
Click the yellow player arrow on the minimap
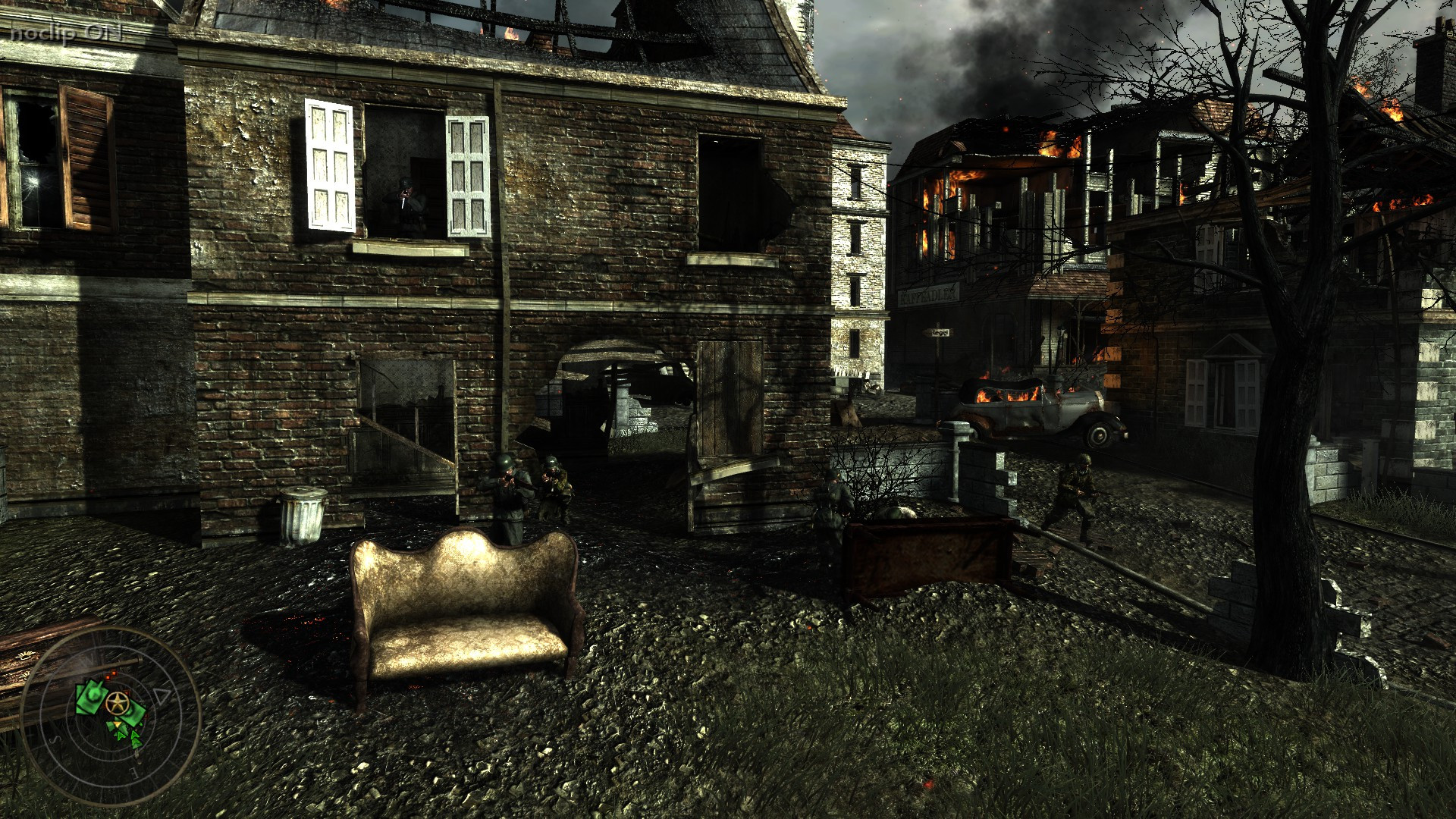tap(118, 723)
